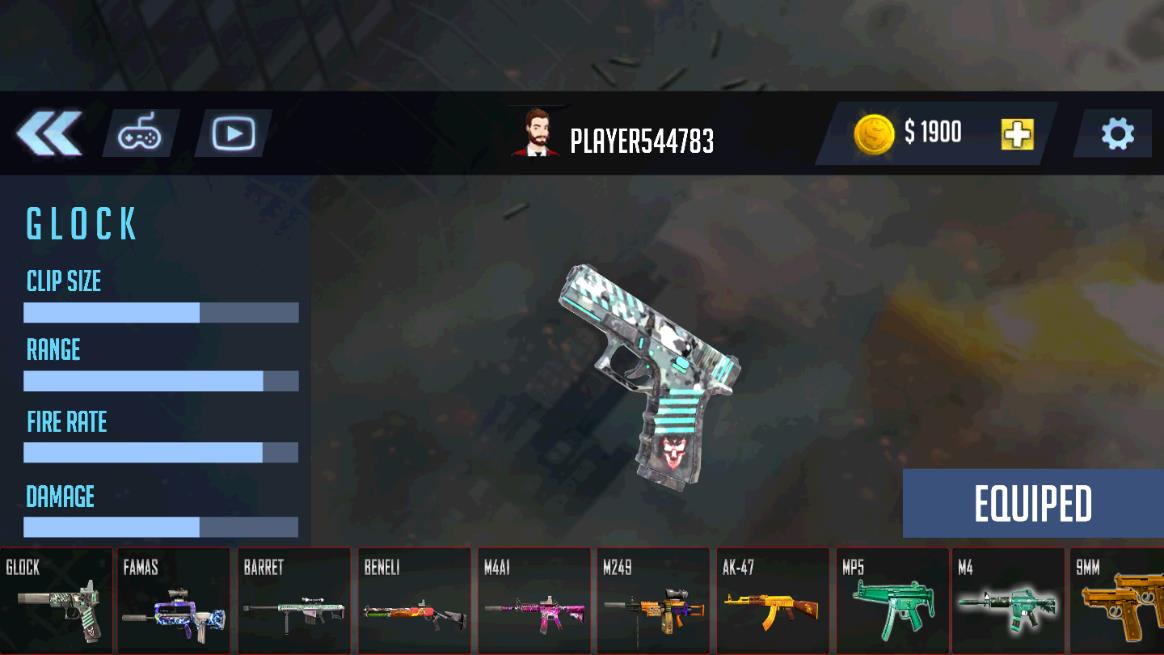1164x655 pixels.
Task: Select the AK-47 weapon tile
Action: click(x=772, y=601)
